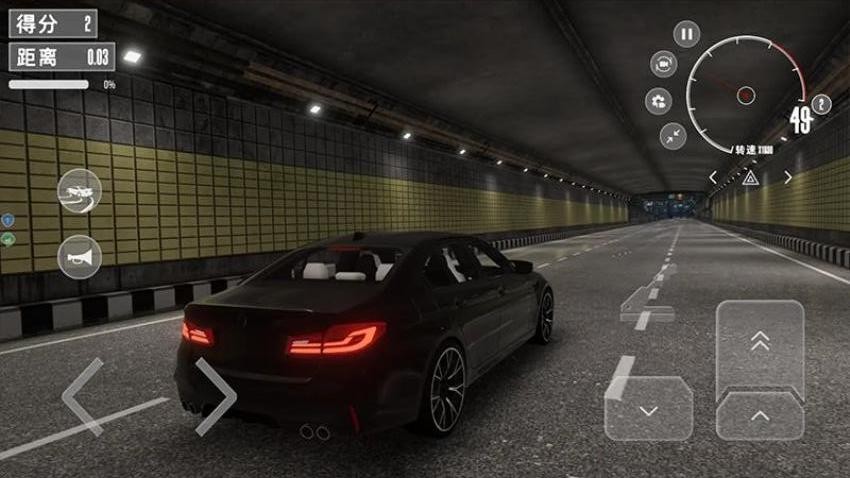Pause the game with the pause button
The width and height of the screenshot is (850, 478).
[x=686, y=34]
